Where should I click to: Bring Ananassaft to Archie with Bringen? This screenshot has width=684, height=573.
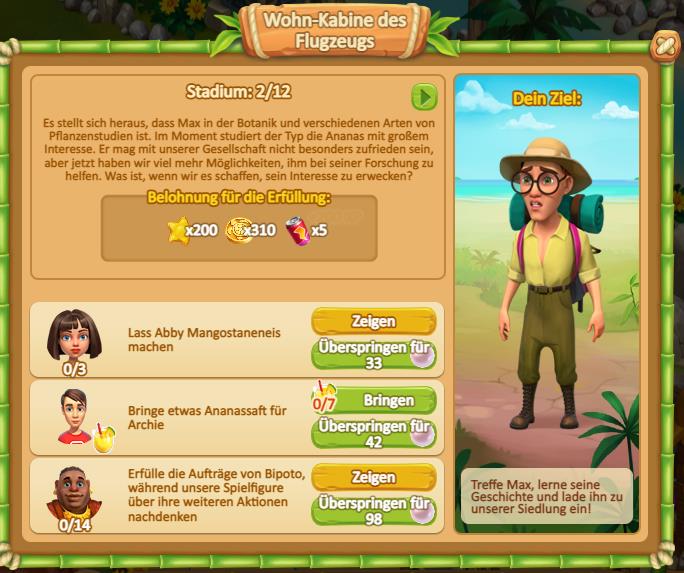(x=387, y=400)
